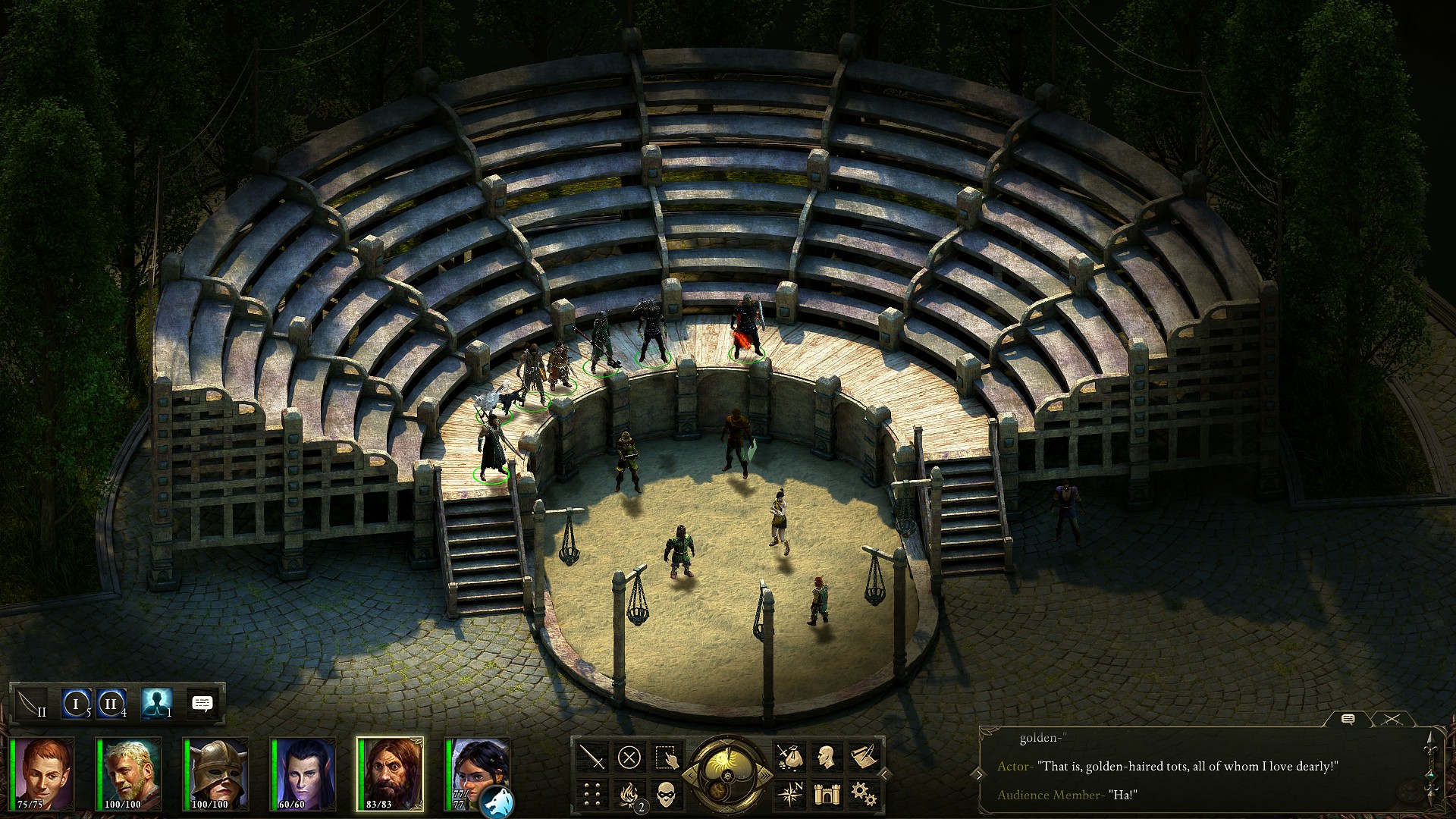Open the inventory bag icon
The image size is (1456, 819).
coord(789,757)
